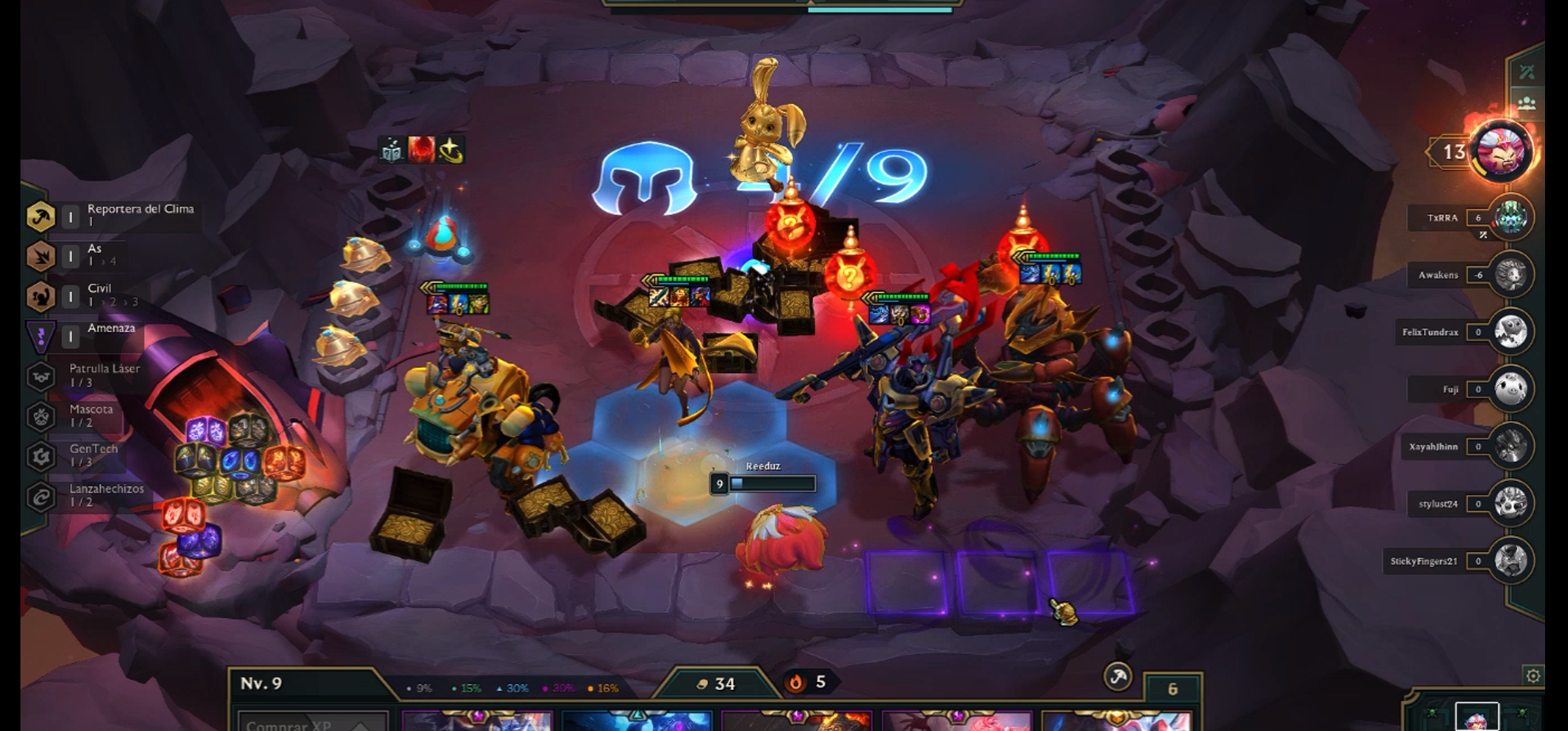View TxRRA's board from scoreboard
This screenshot has height=731, width=1568.
(x=1509, y=218)
